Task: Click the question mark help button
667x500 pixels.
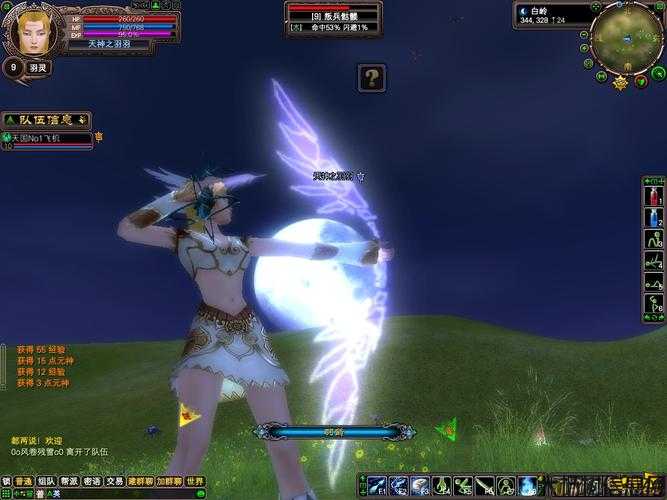Action: 371,77
